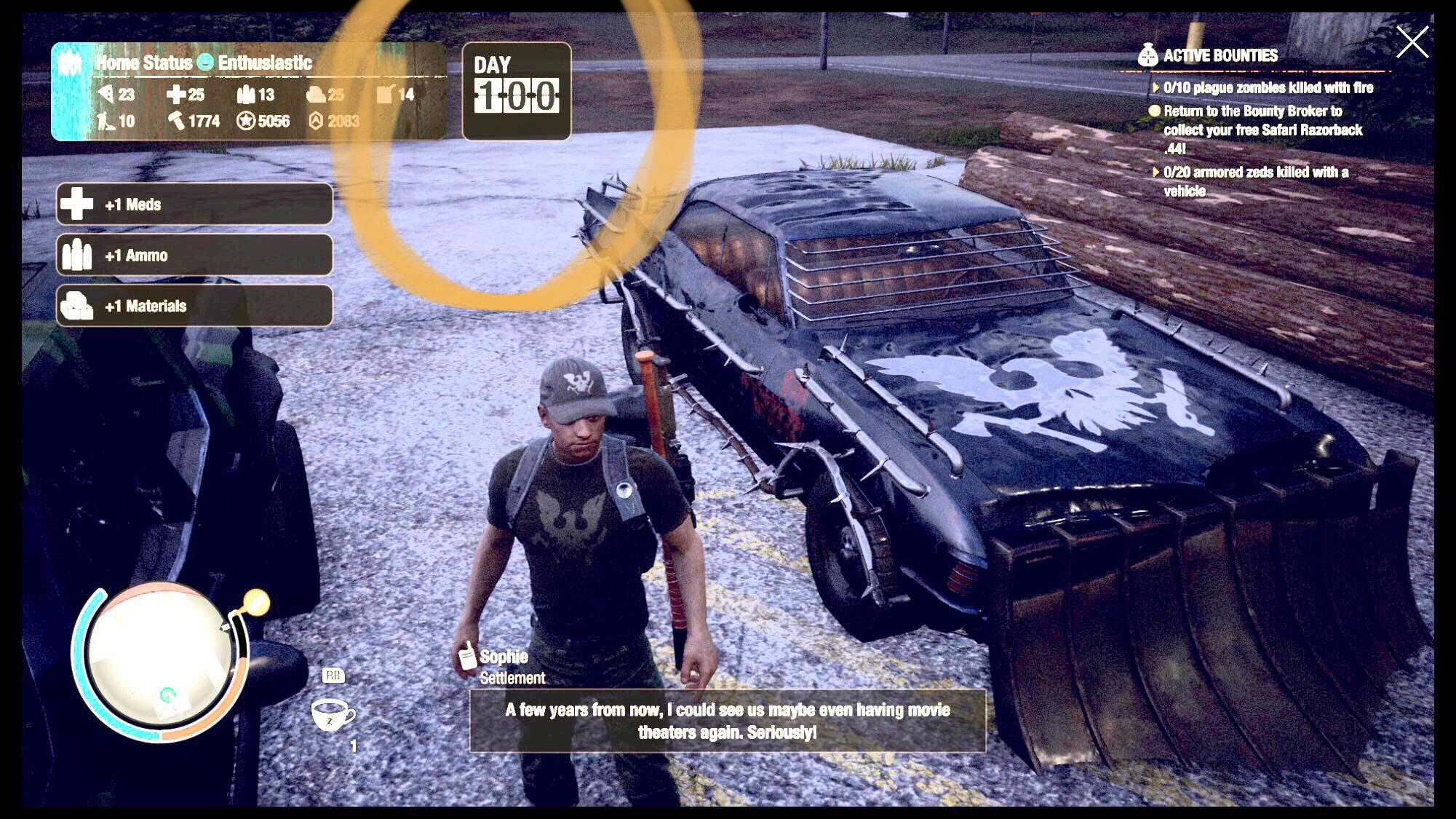The height and width of the screenshot is (819, 1456).
Task: Toggle the yellow circle marker on the Bounty Broker bounty
Action: 1157,112
